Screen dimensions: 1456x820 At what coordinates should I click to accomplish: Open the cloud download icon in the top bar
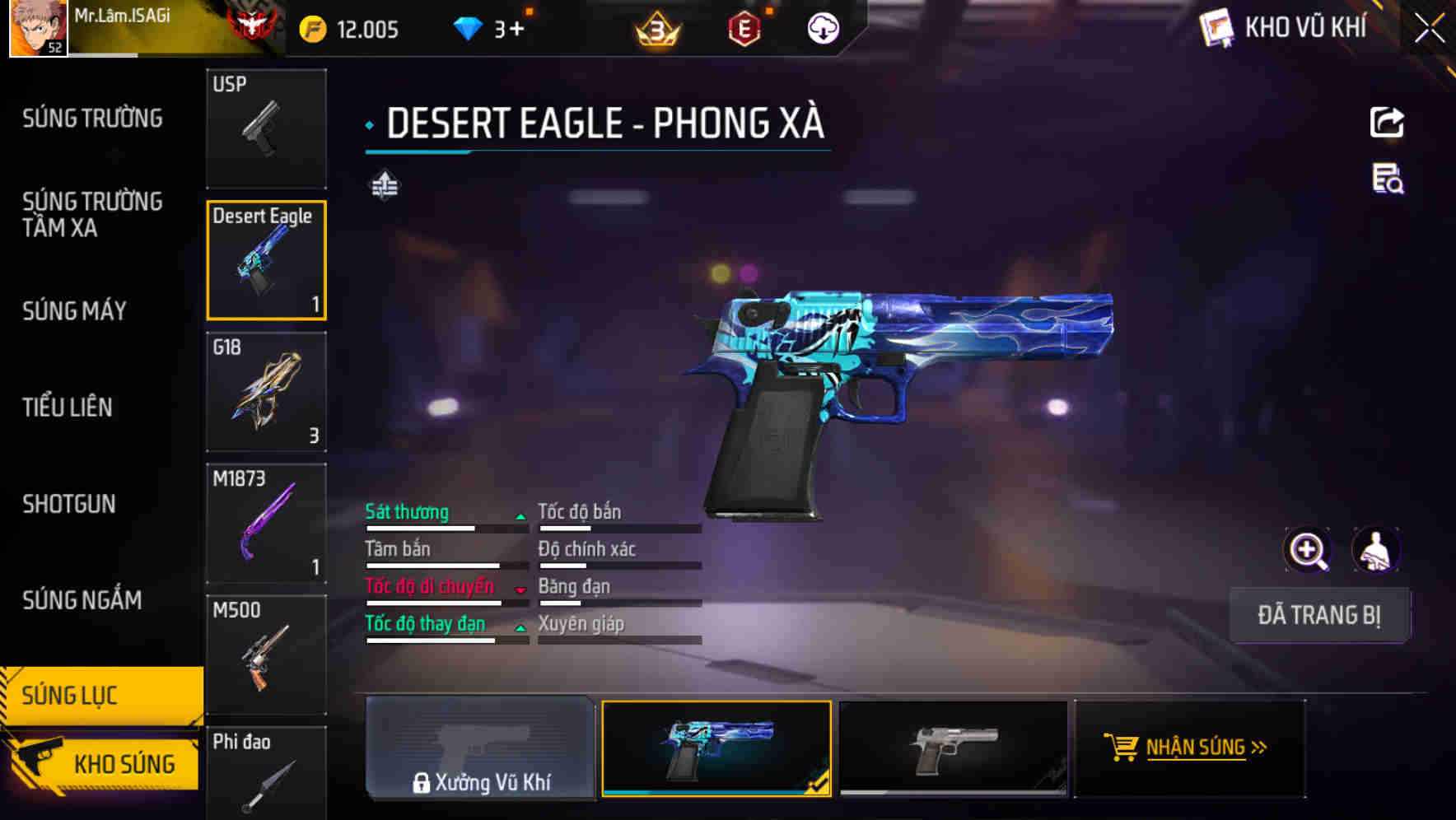[x=823, y=27]
